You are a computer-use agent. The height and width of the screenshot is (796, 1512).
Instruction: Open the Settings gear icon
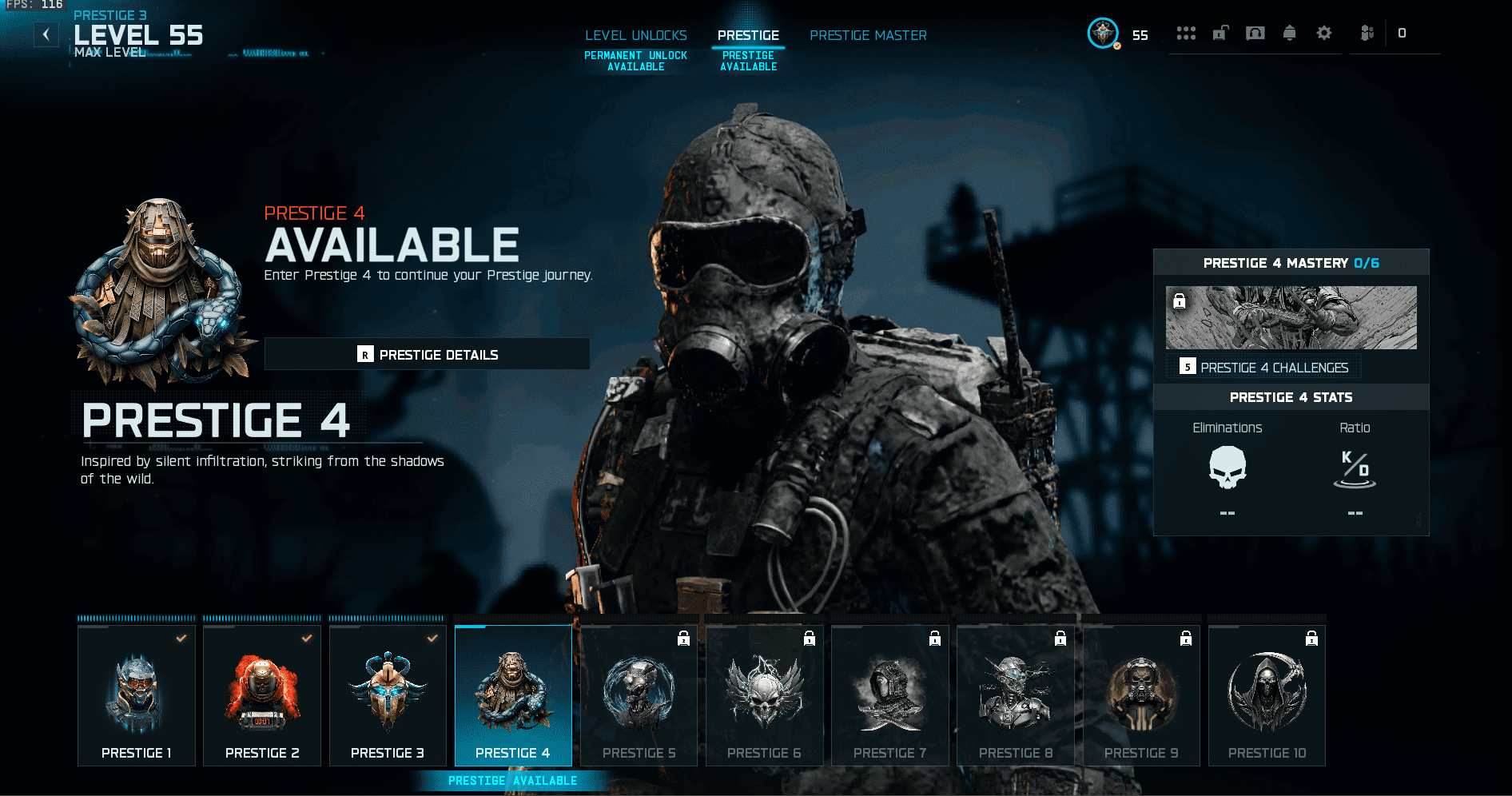[1325, 34]
